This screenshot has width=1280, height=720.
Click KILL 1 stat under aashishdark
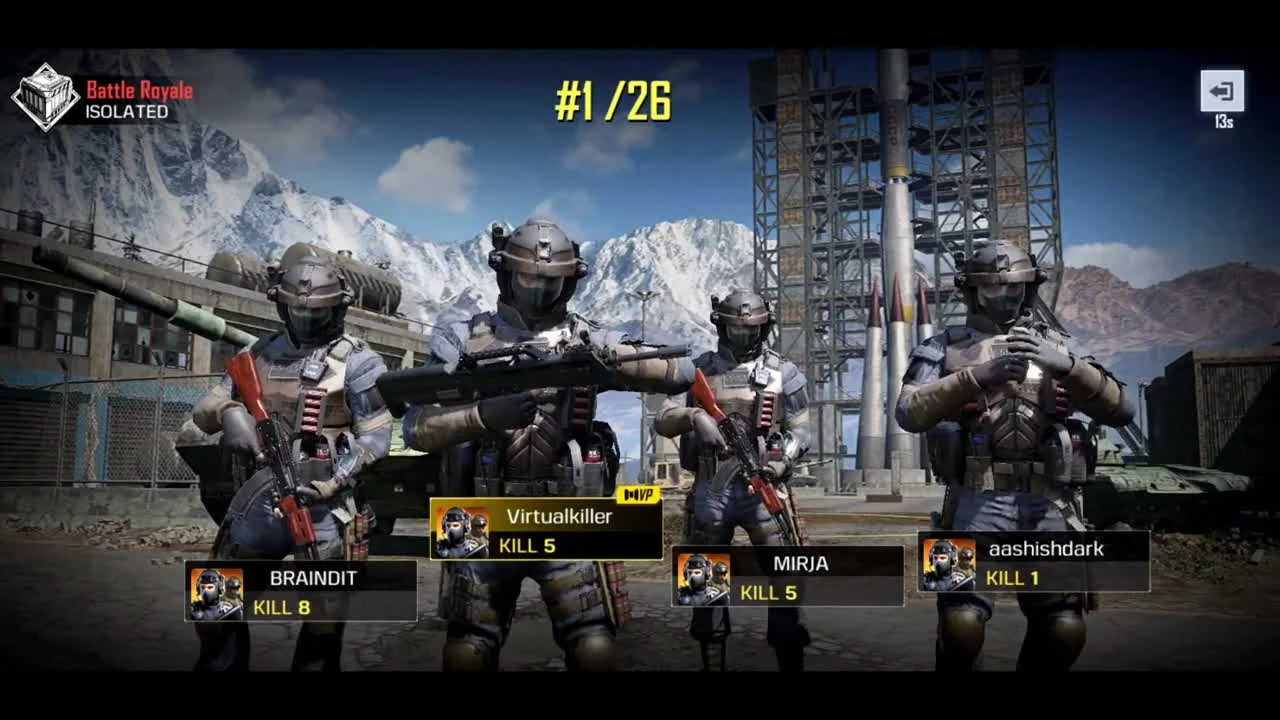pyautogui.click(x=1010, y=579)
